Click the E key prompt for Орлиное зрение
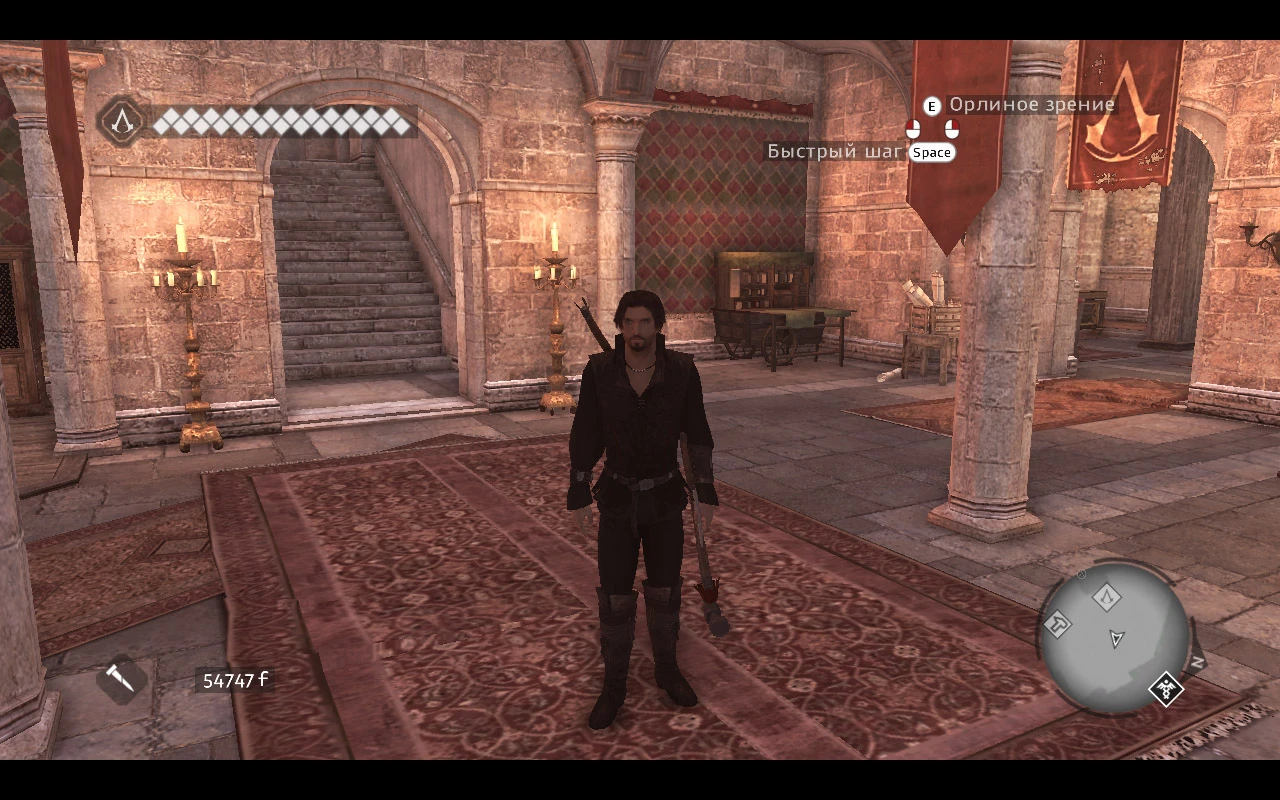 pos(932,107)
